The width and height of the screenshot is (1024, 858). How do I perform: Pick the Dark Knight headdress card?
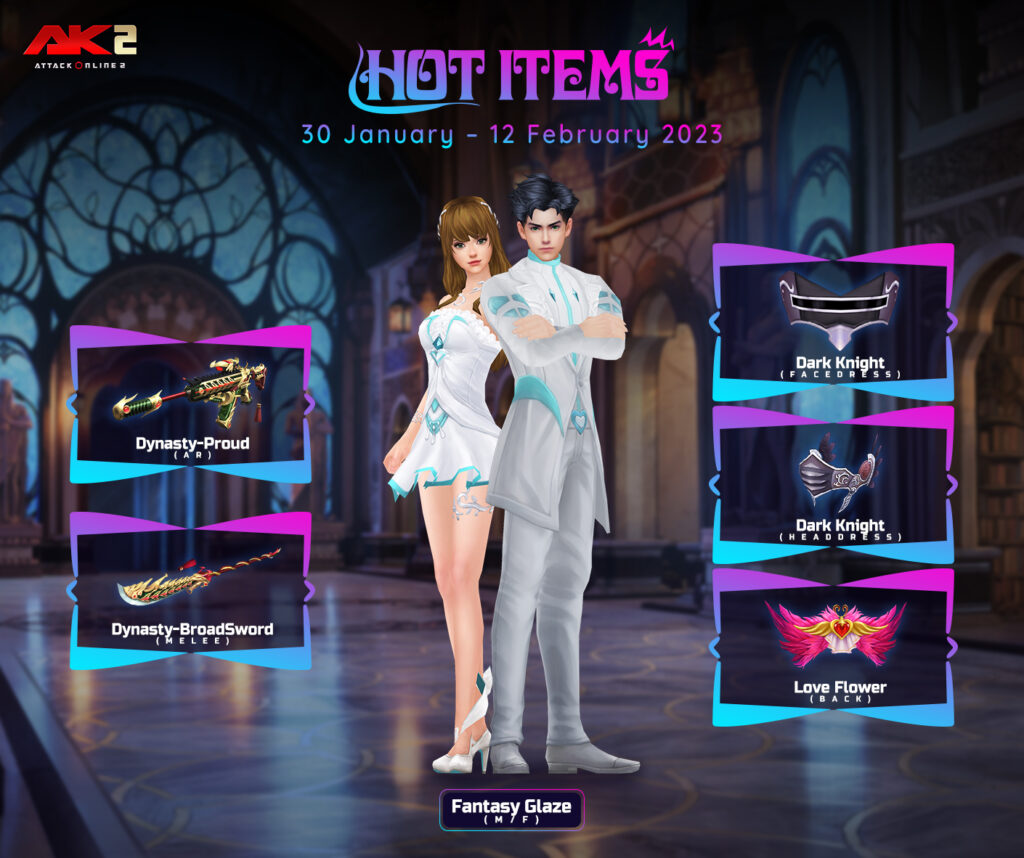(833, 485)
